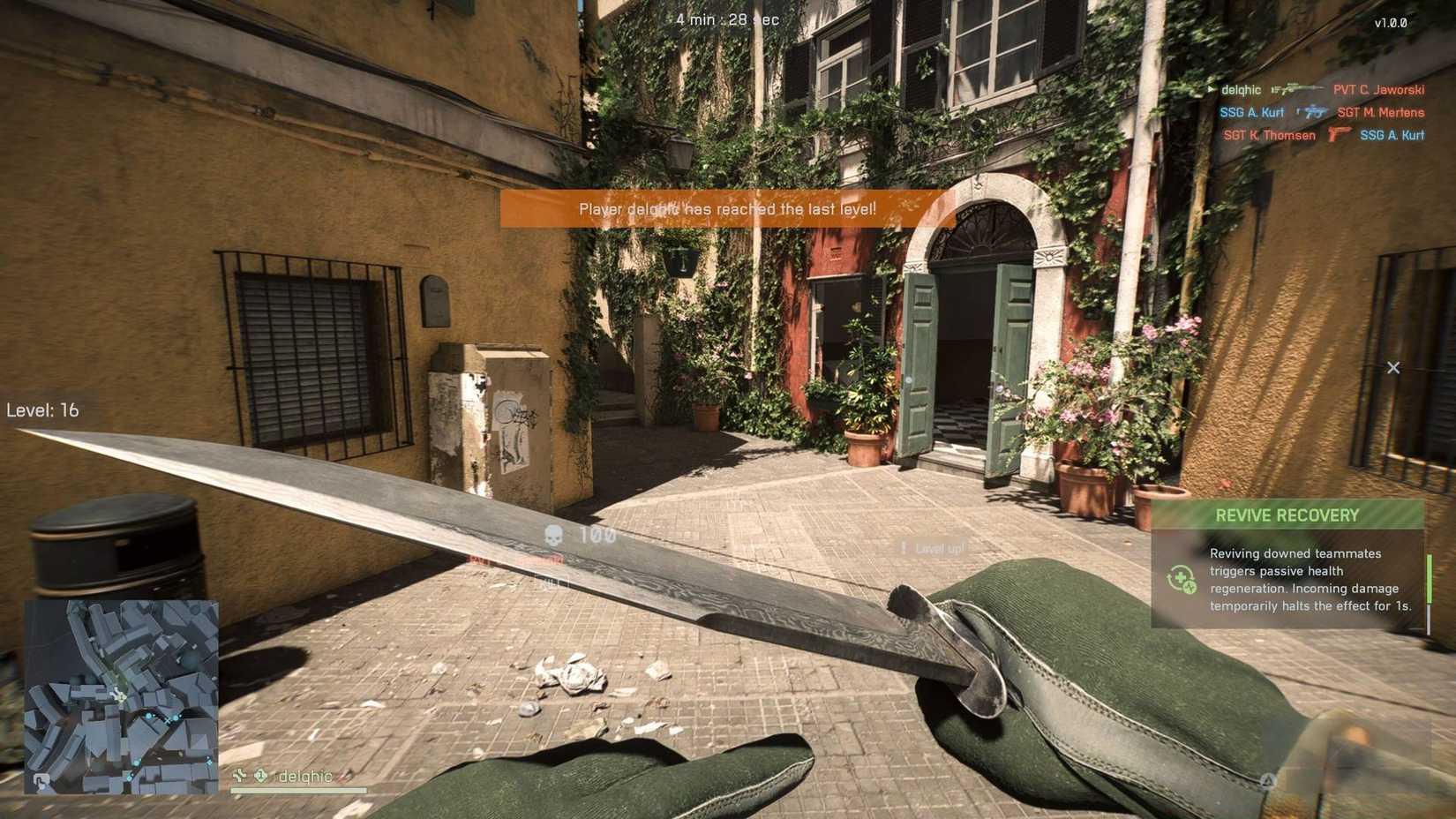
Task: Dismiss the Revive Recovery popup with the X
Action: 1394,367
